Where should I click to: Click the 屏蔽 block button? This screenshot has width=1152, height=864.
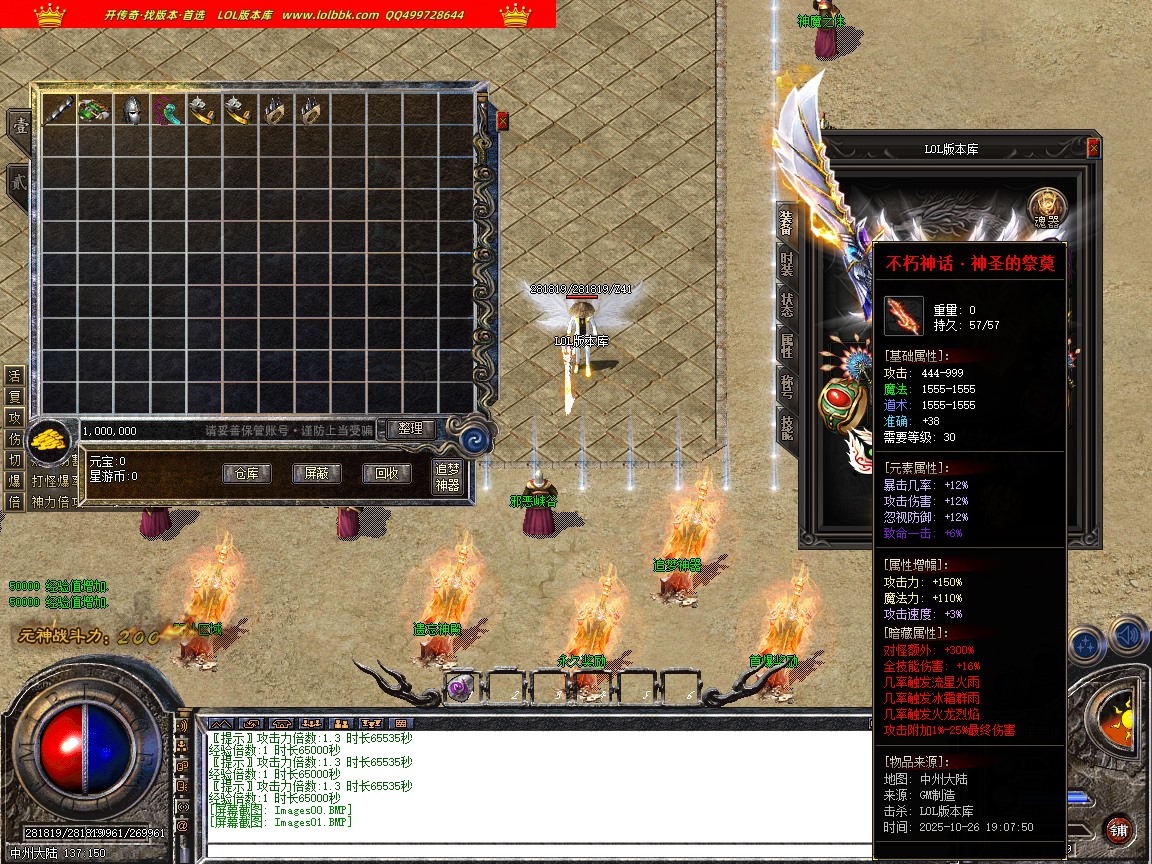[x=316, y=474]
